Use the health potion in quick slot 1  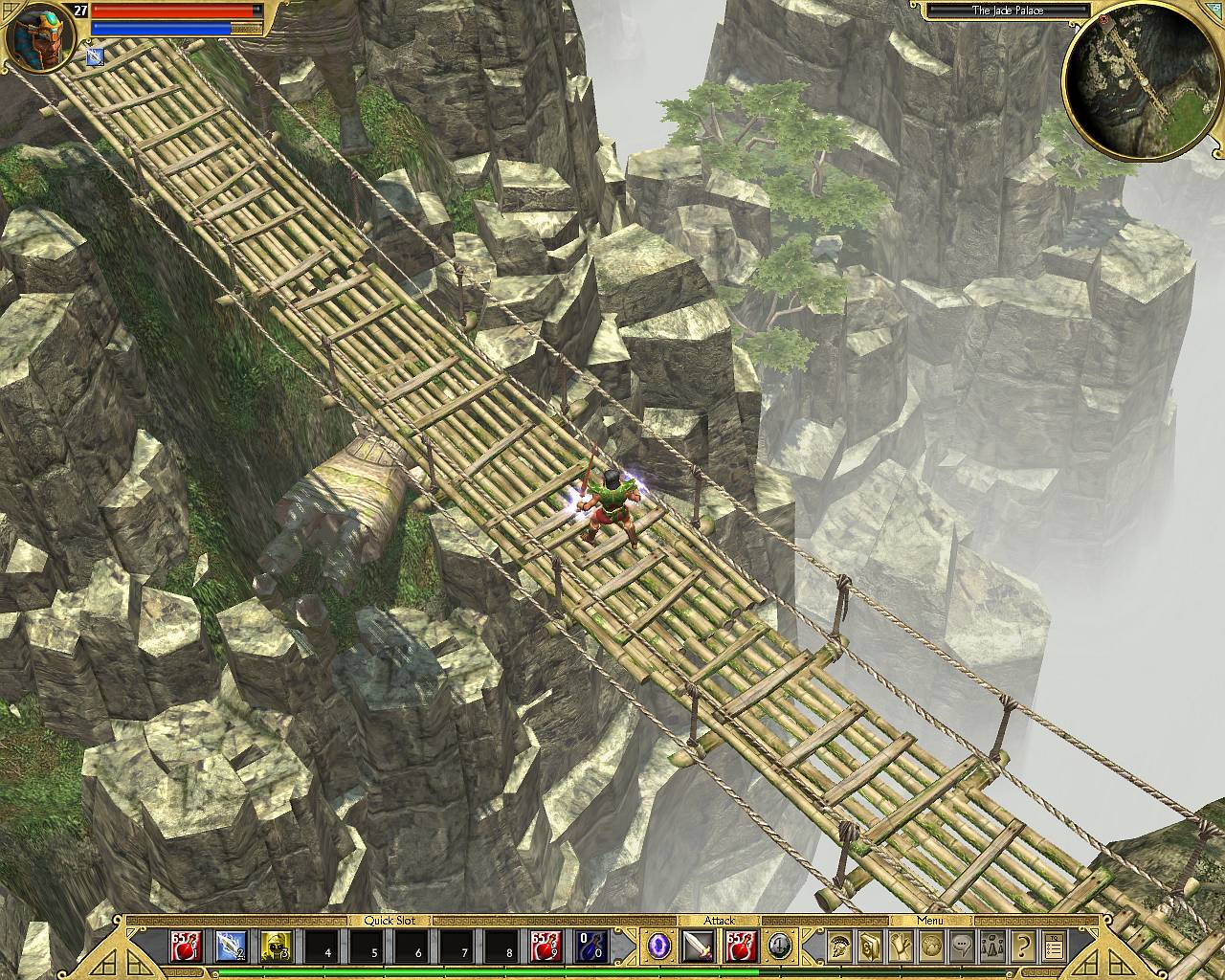pyautogui.click(x=185, y=946)
